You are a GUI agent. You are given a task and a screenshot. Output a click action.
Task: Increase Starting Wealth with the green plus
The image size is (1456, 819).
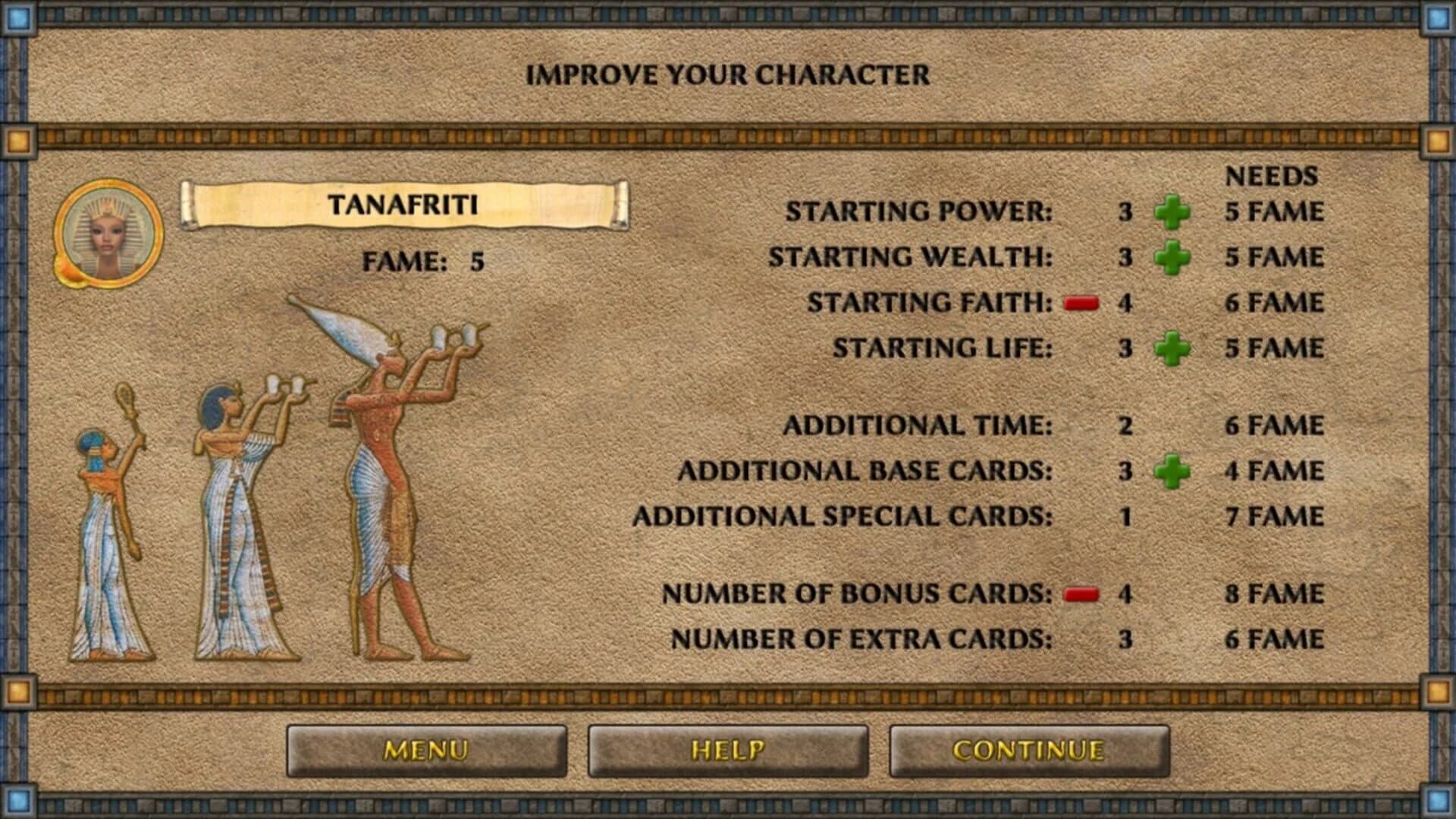click(1172, 258)
